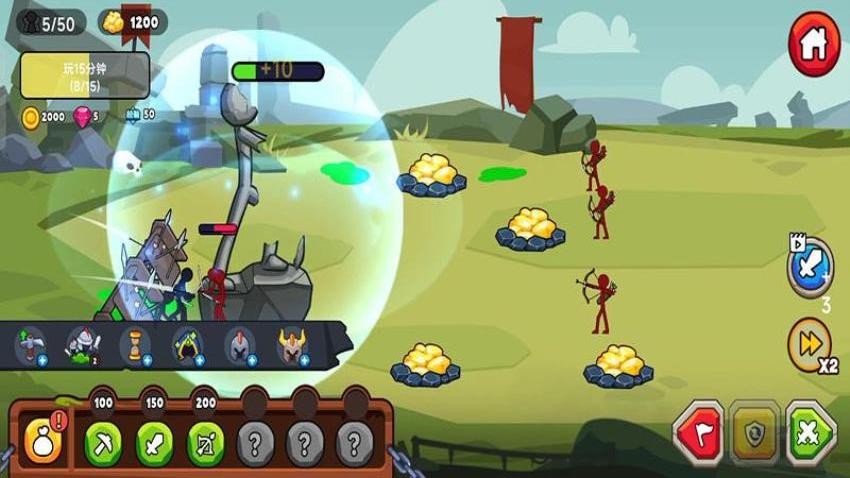Image resolution: width=850 pixels, height=478 pixels.
Task: Order attack with the green crossed-swords button
Action: [x=810, y=433]
